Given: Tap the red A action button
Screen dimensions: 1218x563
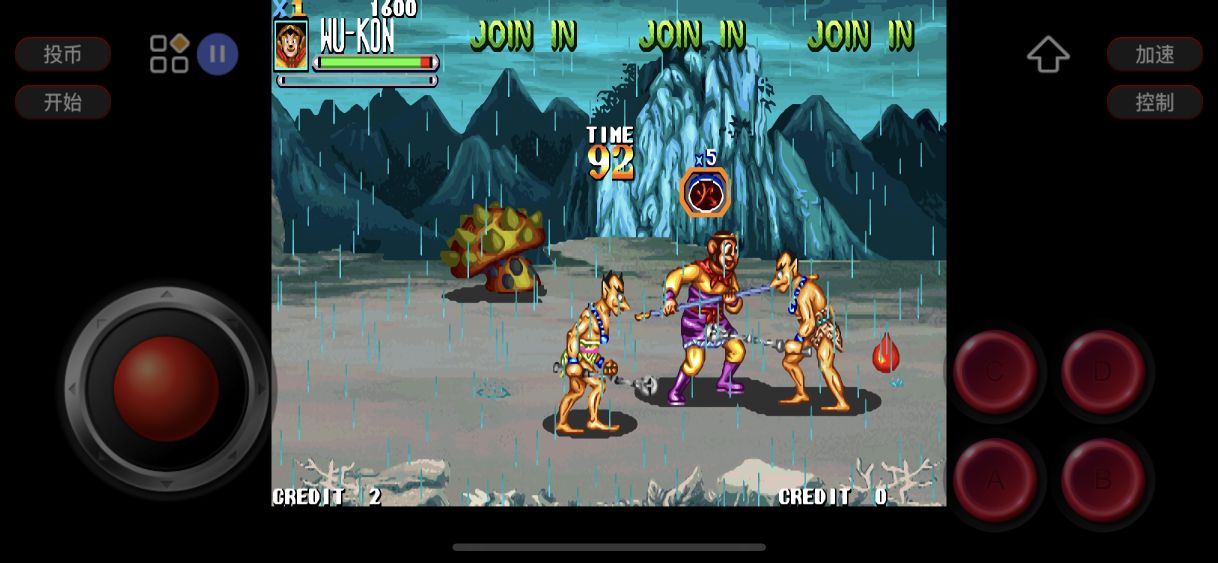Looking at the screenshot, I should point(995,480).
